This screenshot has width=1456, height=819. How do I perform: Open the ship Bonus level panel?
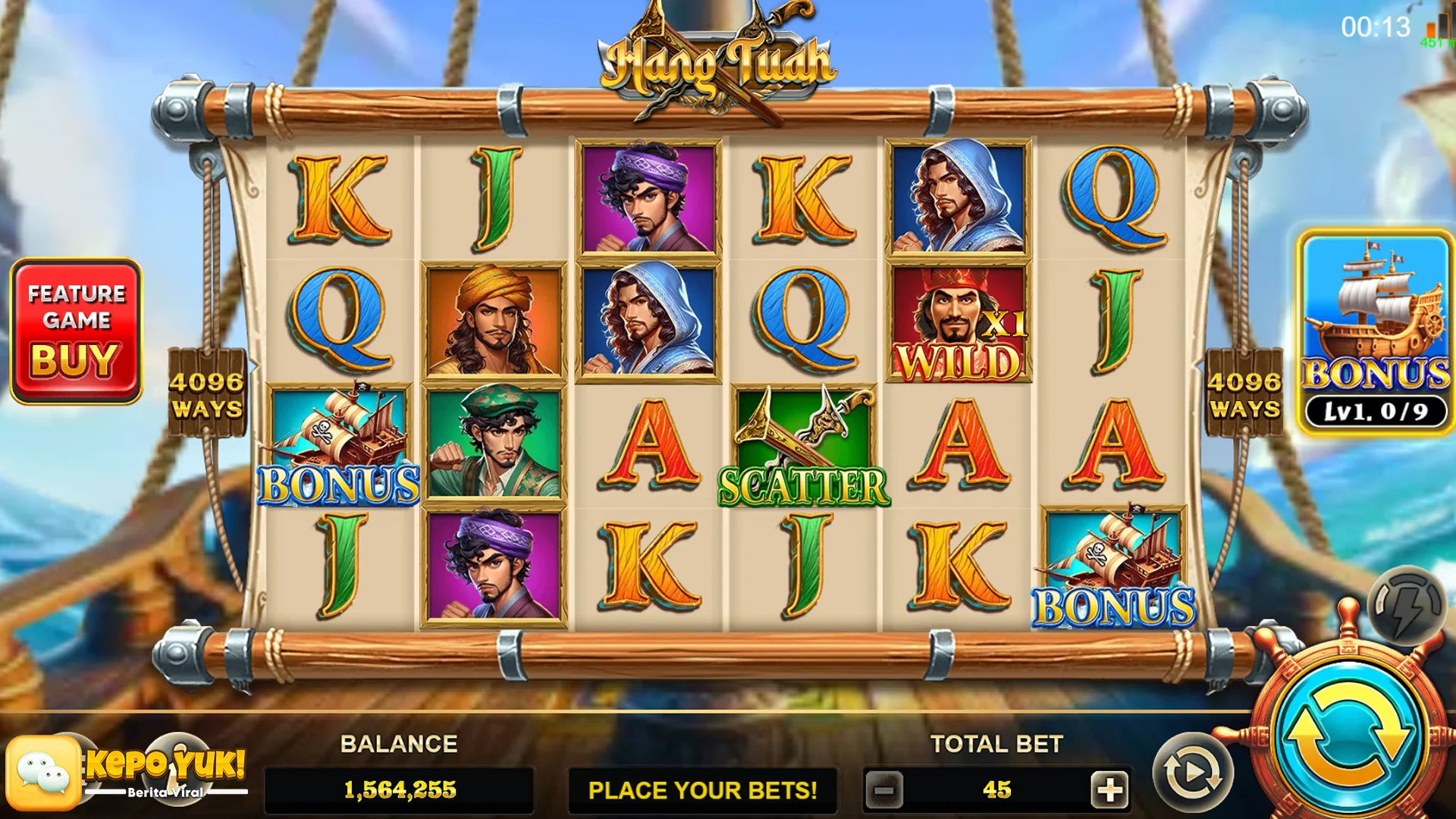[1376, 332]
